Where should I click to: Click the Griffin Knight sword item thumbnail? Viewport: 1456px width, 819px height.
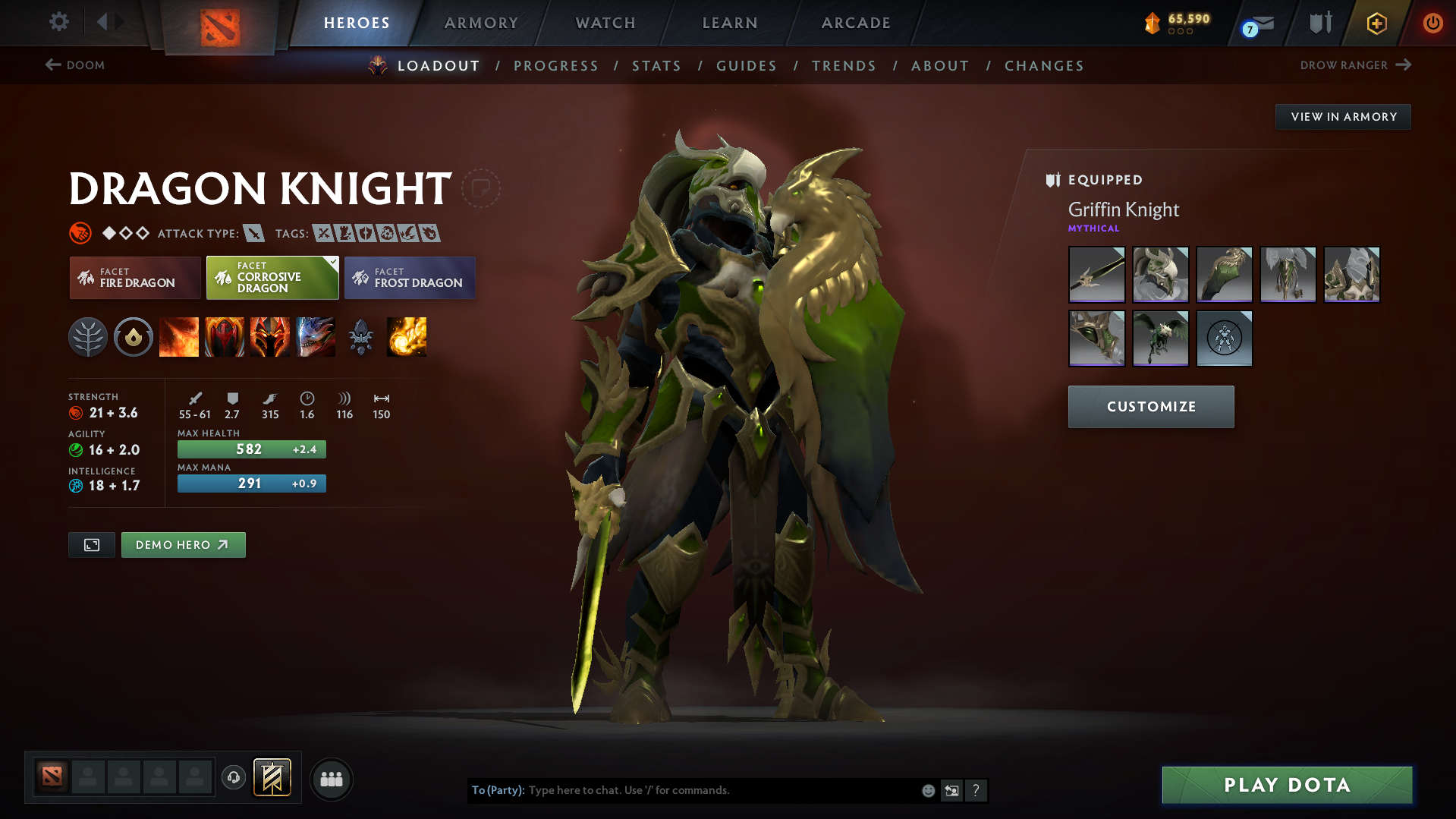point(1096,274)
